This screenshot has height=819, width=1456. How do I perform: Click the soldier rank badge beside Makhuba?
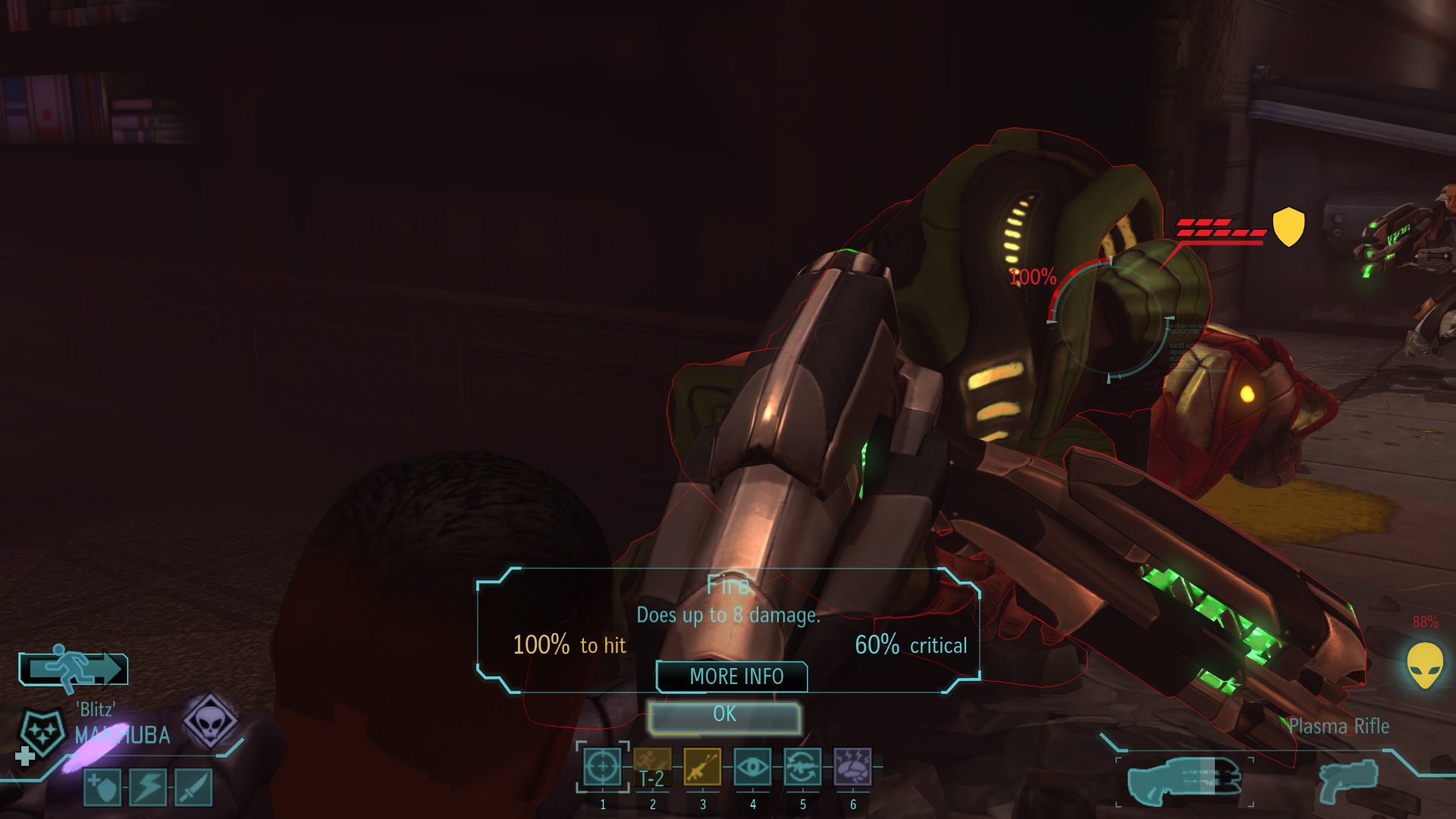pos(42,733)
